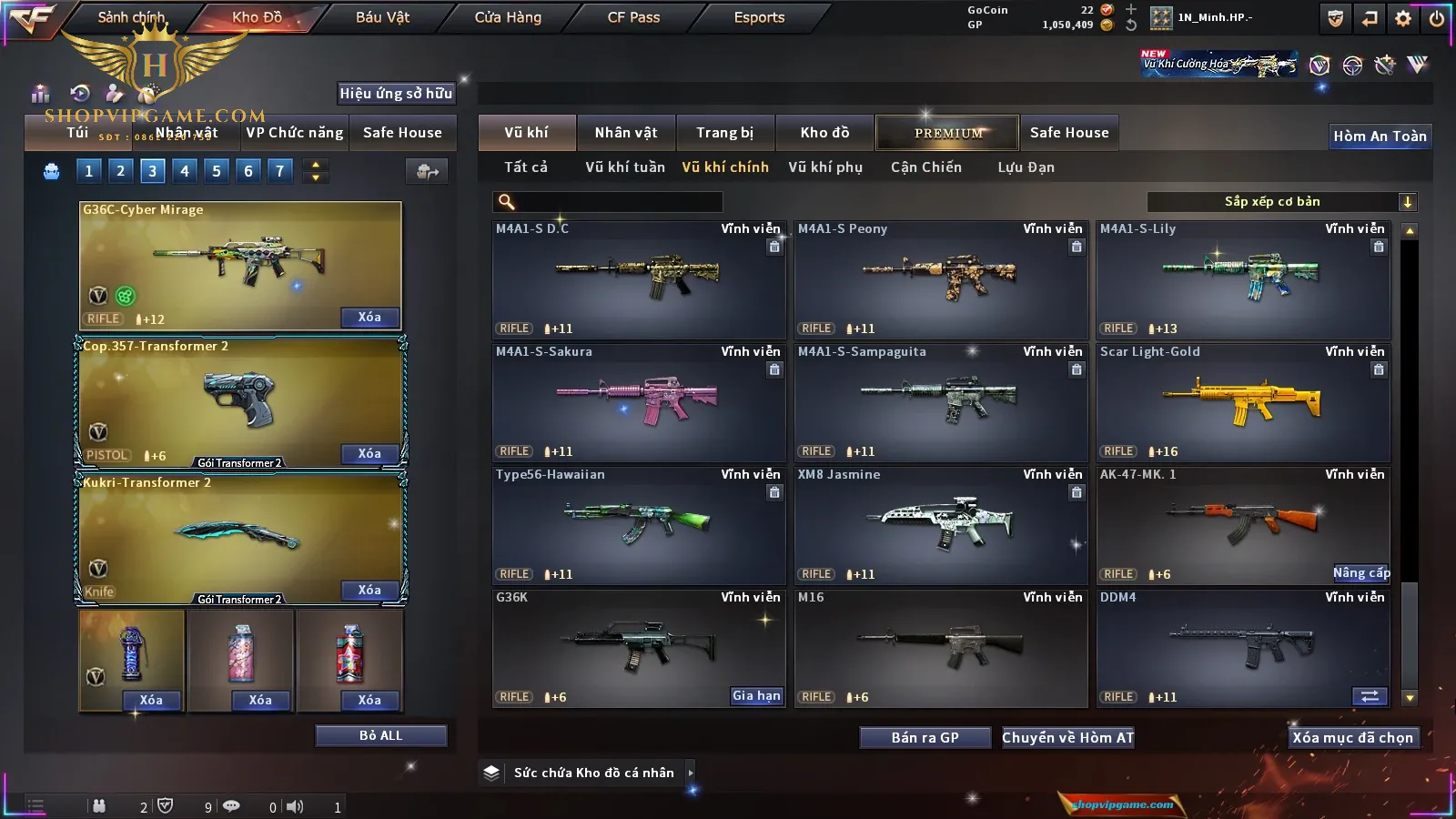Select bag slot number 5

(x=217, y=171)
